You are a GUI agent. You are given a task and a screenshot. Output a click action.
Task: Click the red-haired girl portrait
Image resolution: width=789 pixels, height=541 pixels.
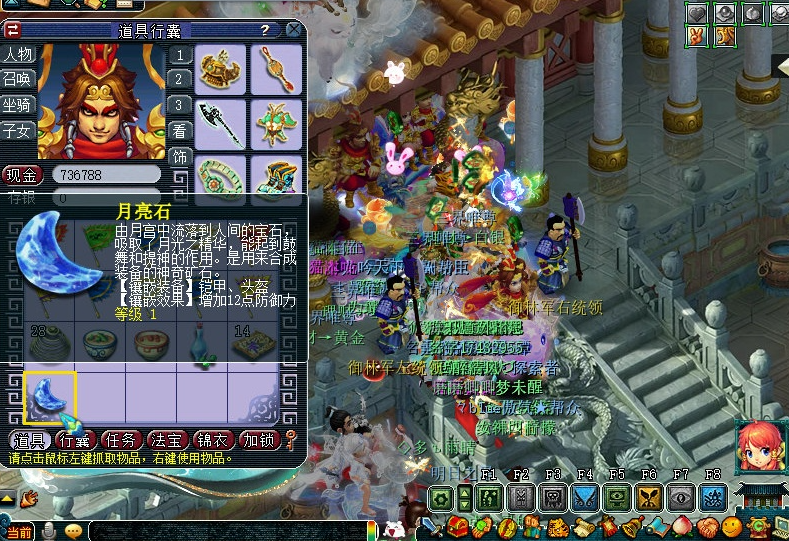(760, 448)
